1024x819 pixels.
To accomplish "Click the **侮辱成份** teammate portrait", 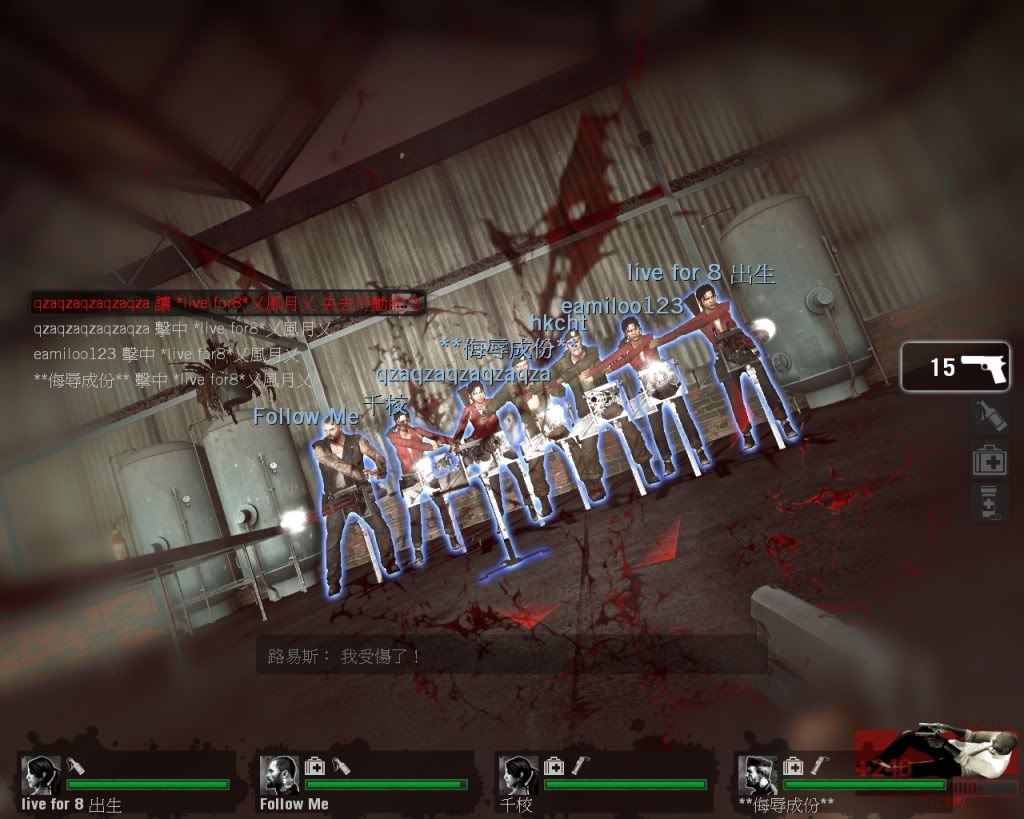I will (757, 775).
